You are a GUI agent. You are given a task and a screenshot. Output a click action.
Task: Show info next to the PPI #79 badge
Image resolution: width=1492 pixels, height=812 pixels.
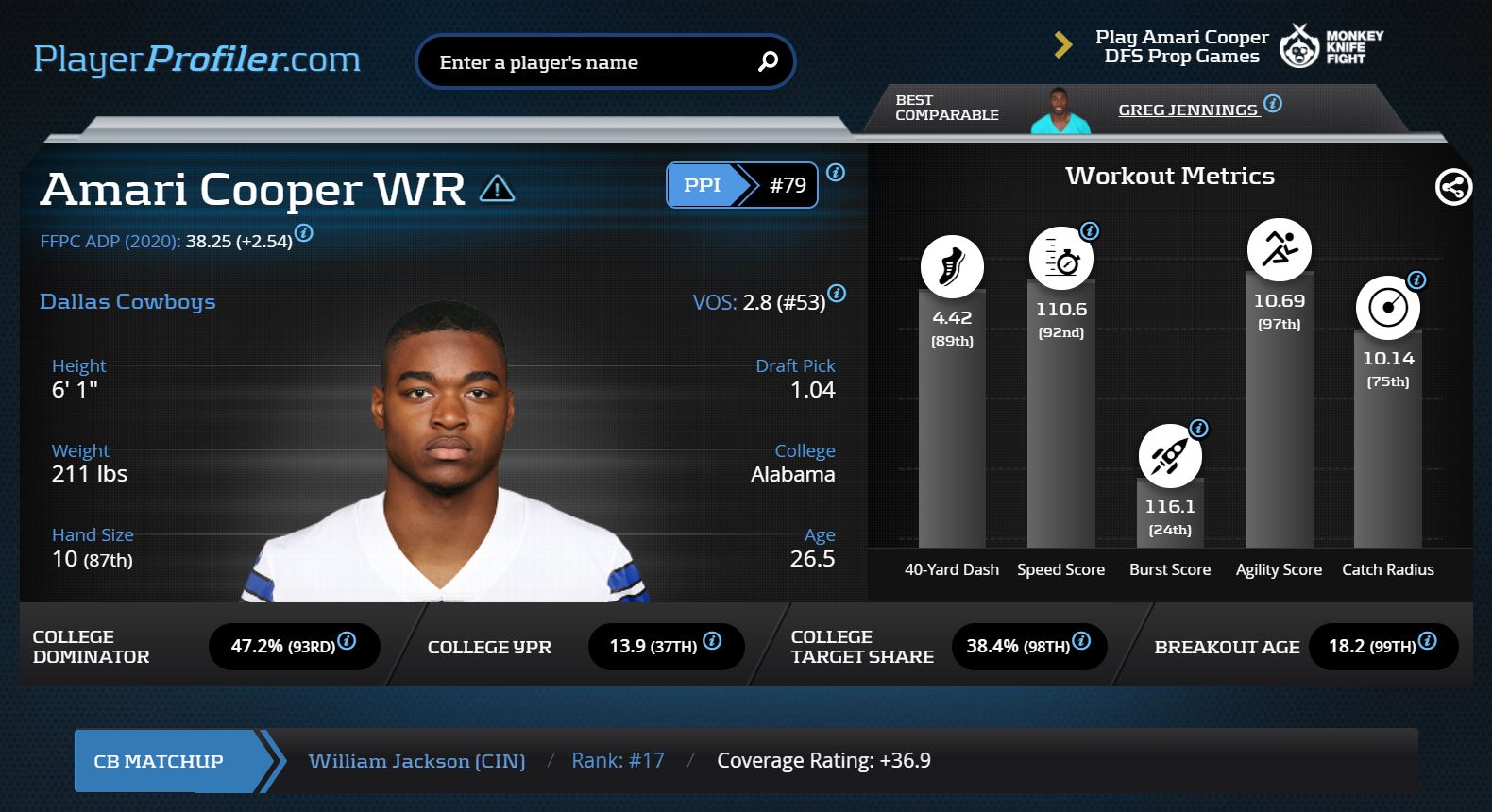pyautogui.click(x=836, y=172)
